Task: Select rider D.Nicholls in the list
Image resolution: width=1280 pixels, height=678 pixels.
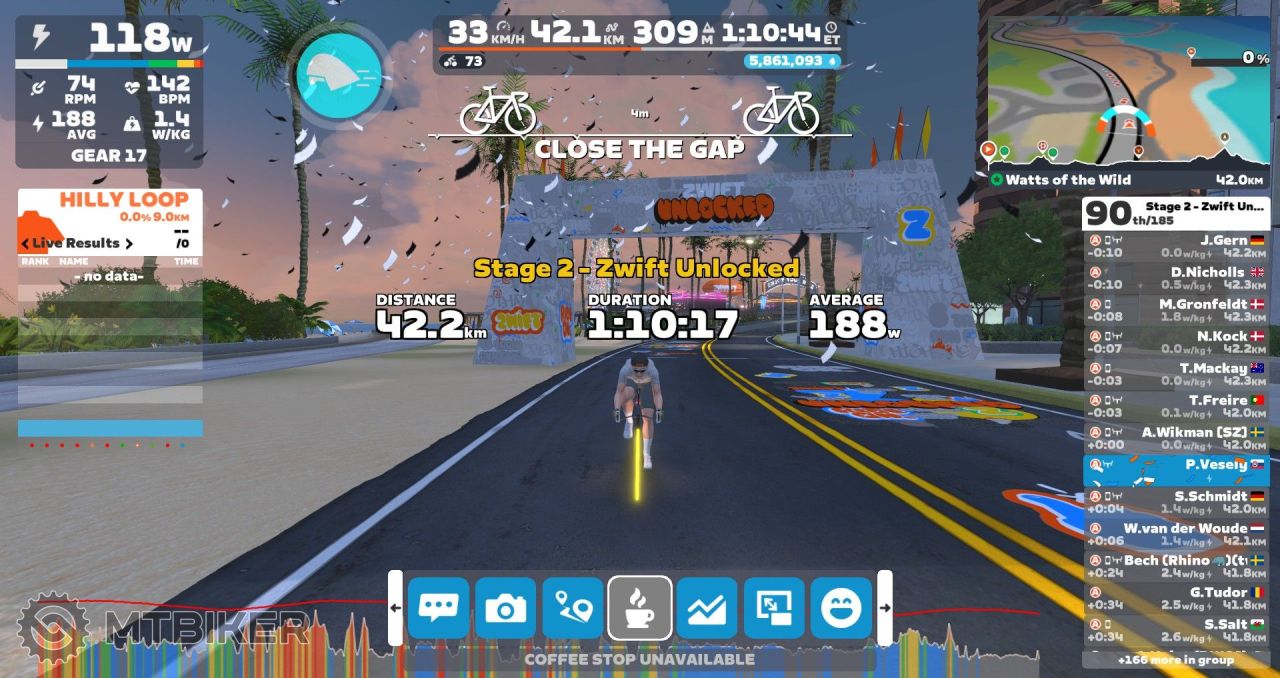Action: (x=1176, y=278)
